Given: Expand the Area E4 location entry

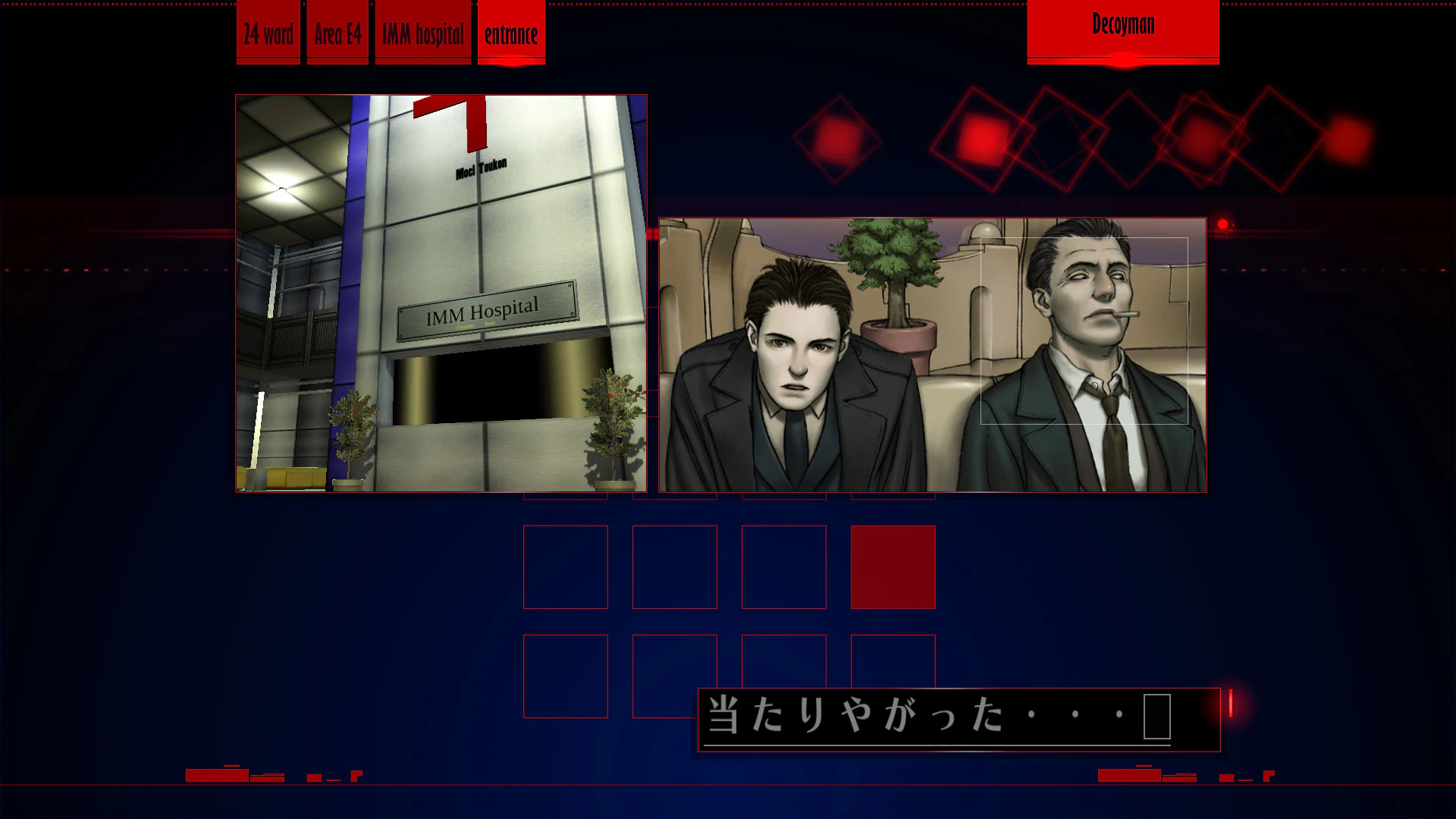Looking at the screenshot, I should [337, 30].
